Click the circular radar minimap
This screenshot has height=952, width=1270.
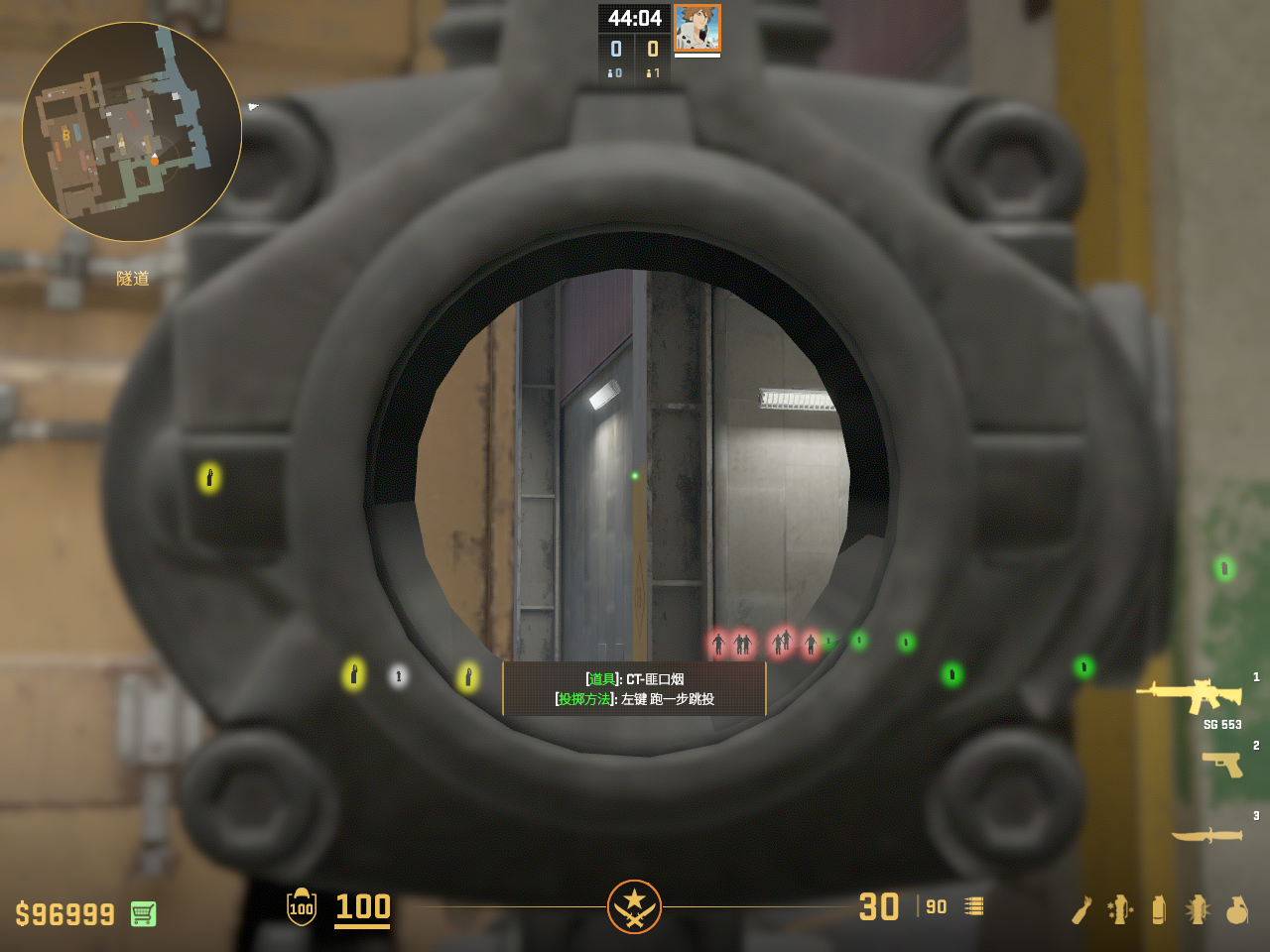click(132, 132)
